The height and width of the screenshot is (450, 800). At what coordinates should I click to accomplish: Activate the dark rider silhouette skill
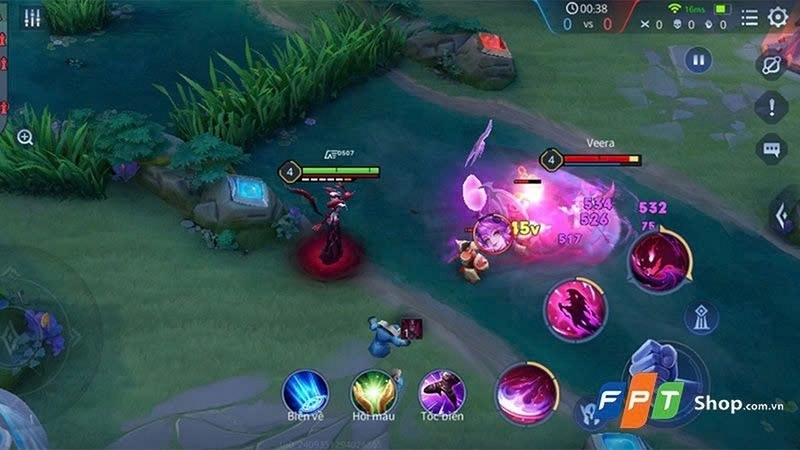574,308
